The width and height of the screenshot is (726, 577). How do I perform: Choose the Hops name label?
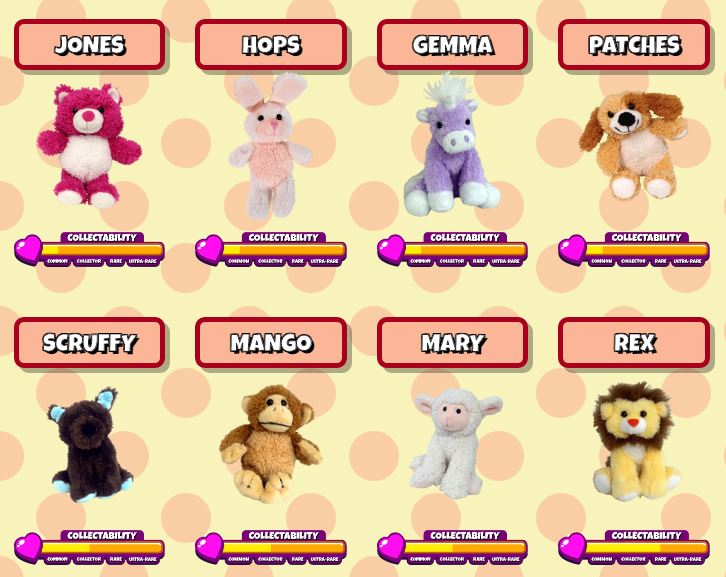tap(270, 45)
